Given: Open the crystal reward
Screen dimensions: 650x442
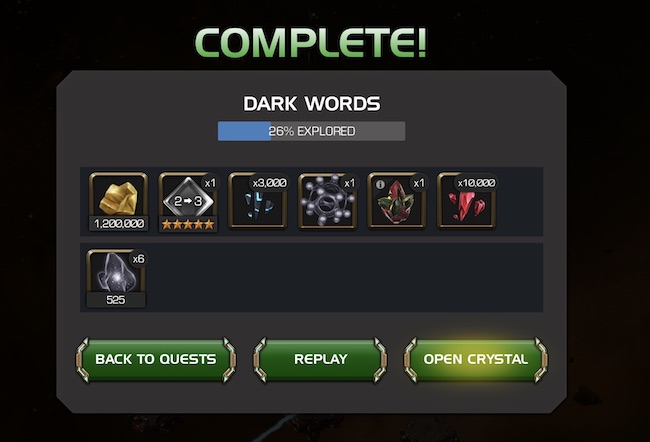Looking at the screenshot, I should pos(475,359).
